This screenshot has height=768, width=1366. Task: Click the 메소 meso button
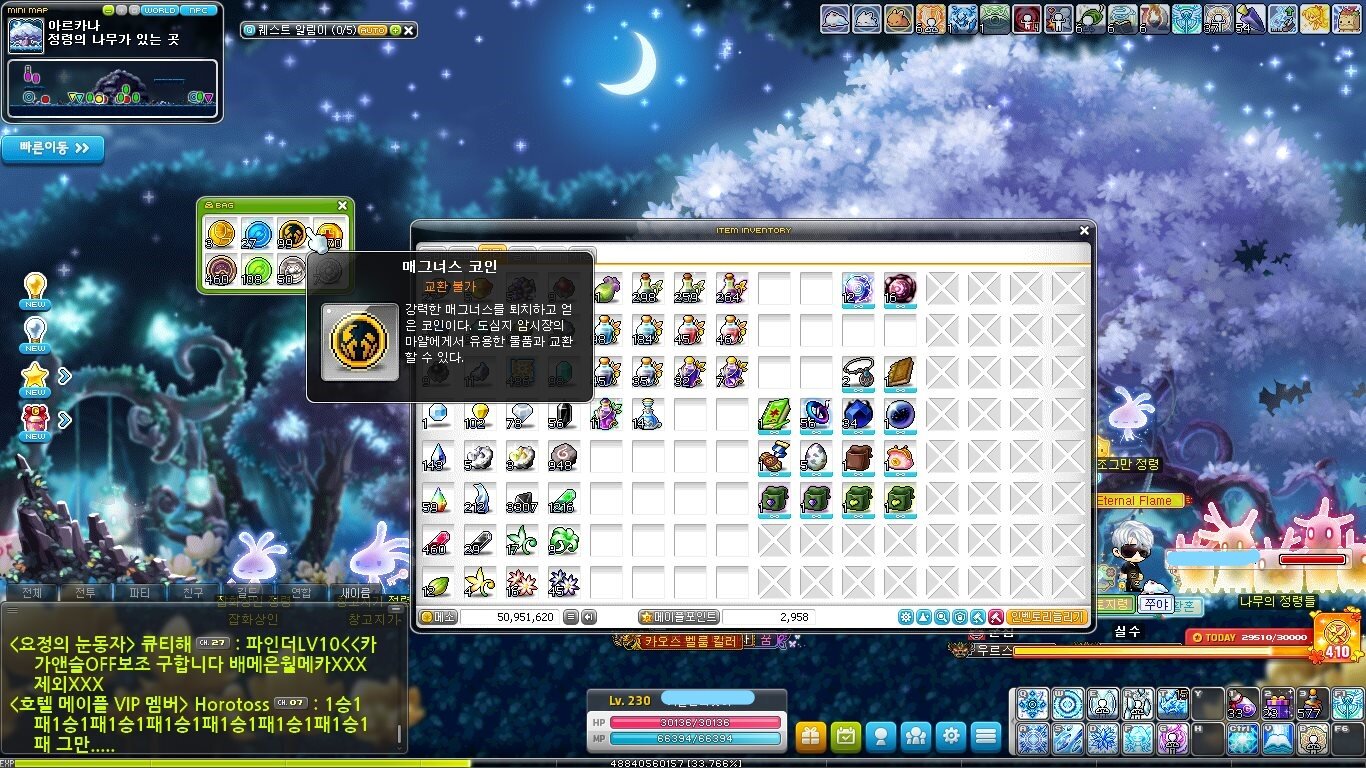point(439,617)
